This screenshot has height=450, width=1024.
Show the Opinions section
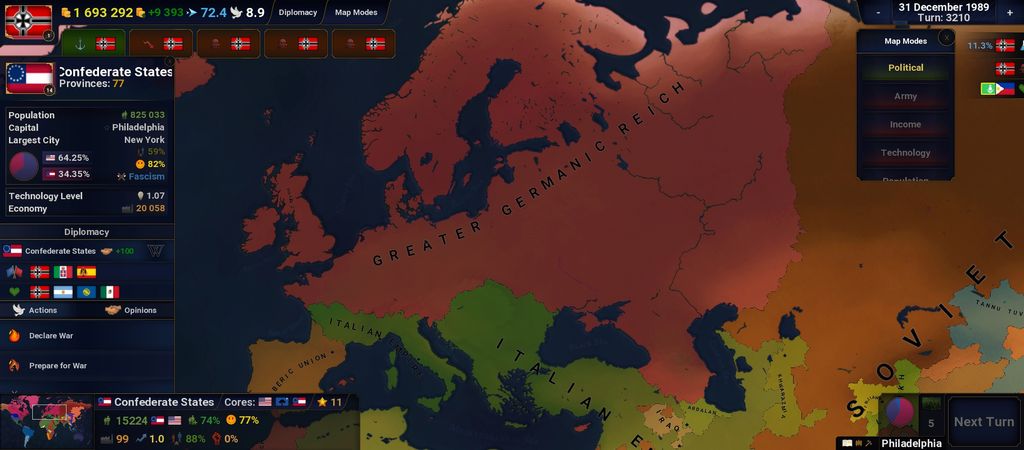pos(131,310)
